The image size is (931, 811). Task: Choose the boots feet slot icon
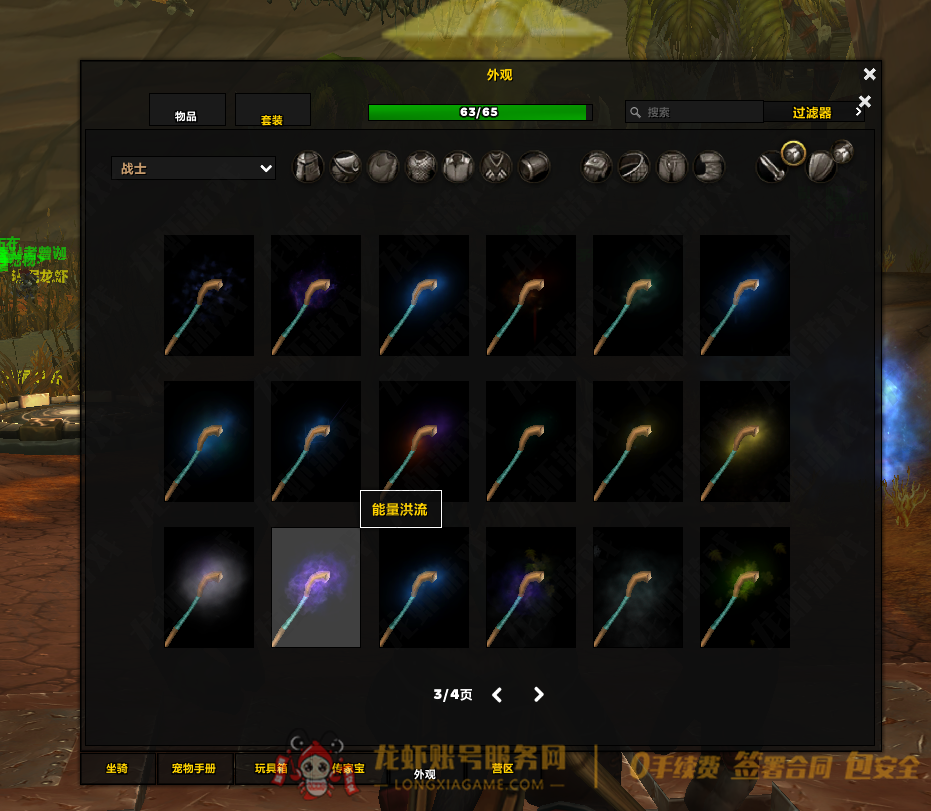(x=710, y=167)
